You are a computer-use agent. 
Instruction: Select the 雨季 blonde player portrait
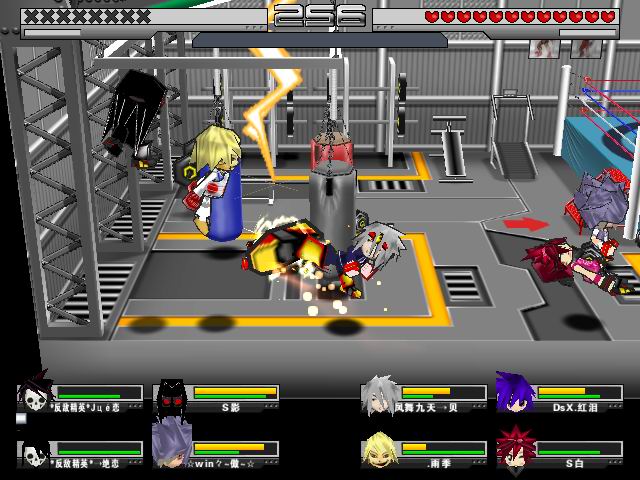[381, 447]
